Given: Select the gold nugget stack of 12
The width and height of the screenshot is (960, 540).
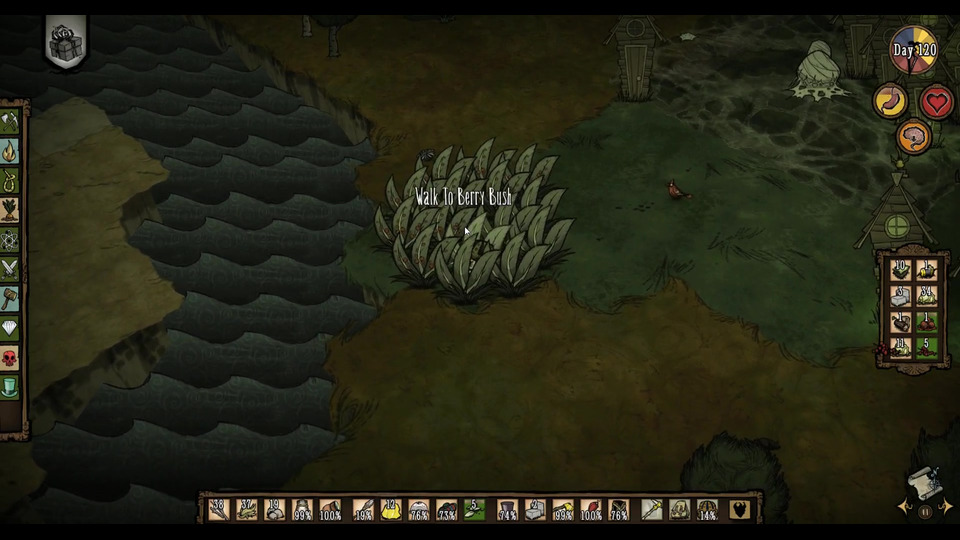Looking at the screenshot, I should [391, 510].
